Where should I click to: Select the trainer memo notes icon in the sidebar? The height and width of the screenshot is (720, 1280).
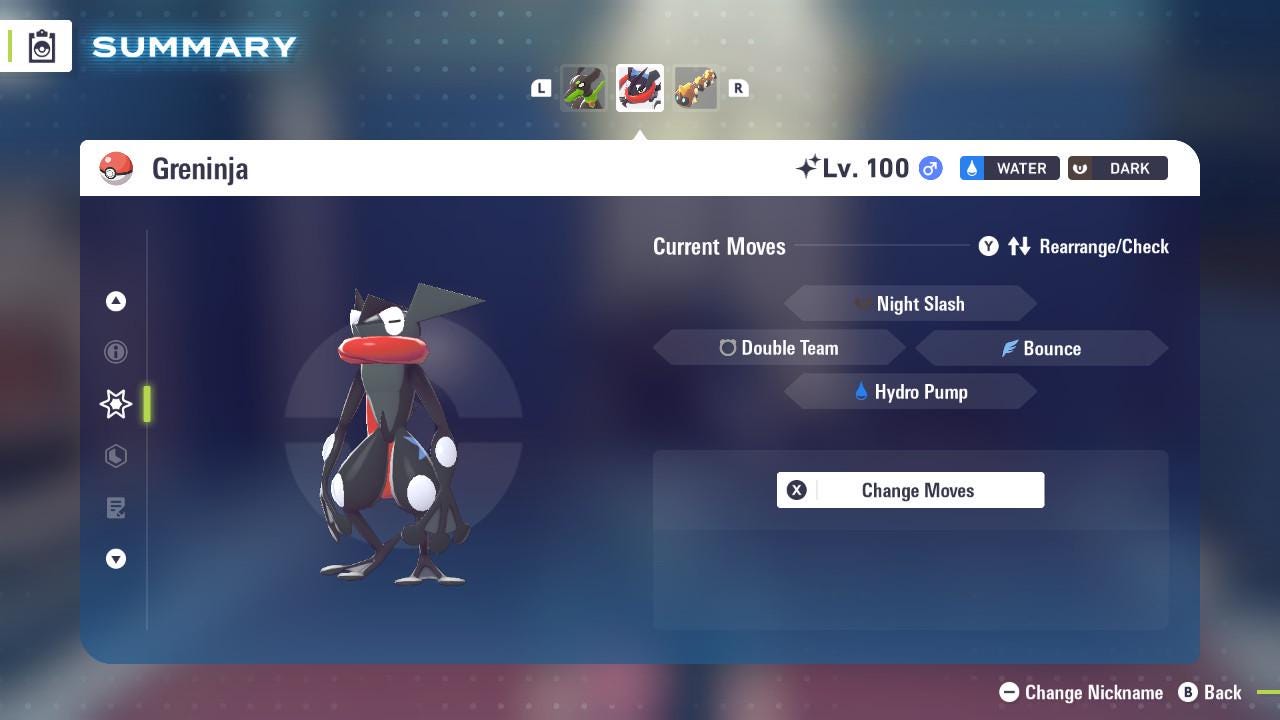[116, 508]
